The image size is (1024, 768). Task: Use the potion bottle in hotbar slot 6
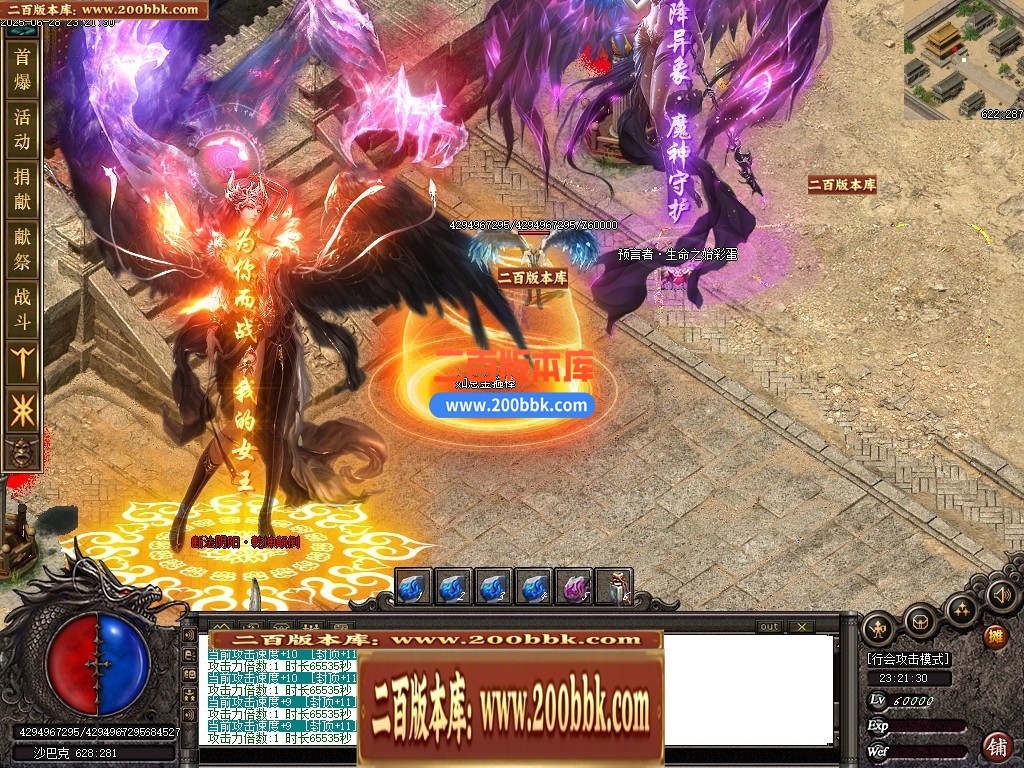click(x=614, y=588)
